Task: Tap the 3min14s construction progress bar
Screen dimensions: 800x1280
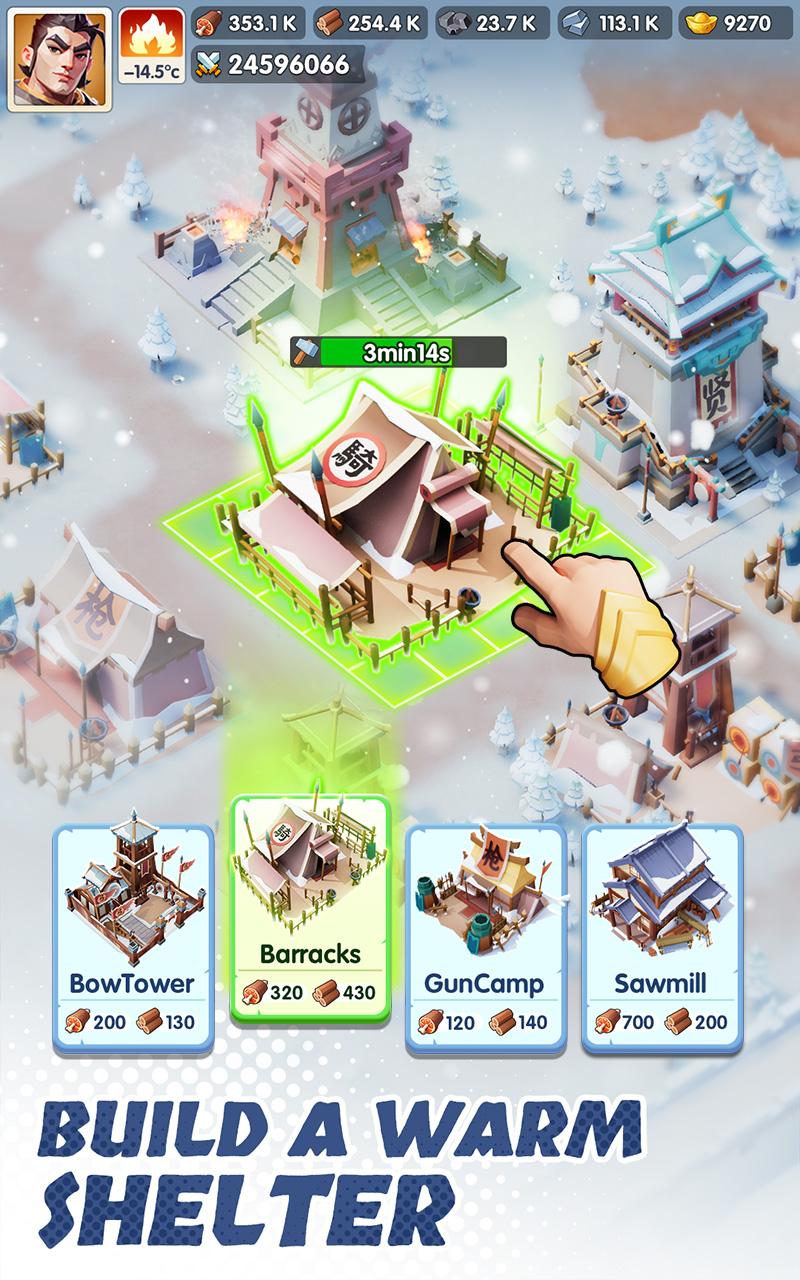Action: tap(399, 352)
